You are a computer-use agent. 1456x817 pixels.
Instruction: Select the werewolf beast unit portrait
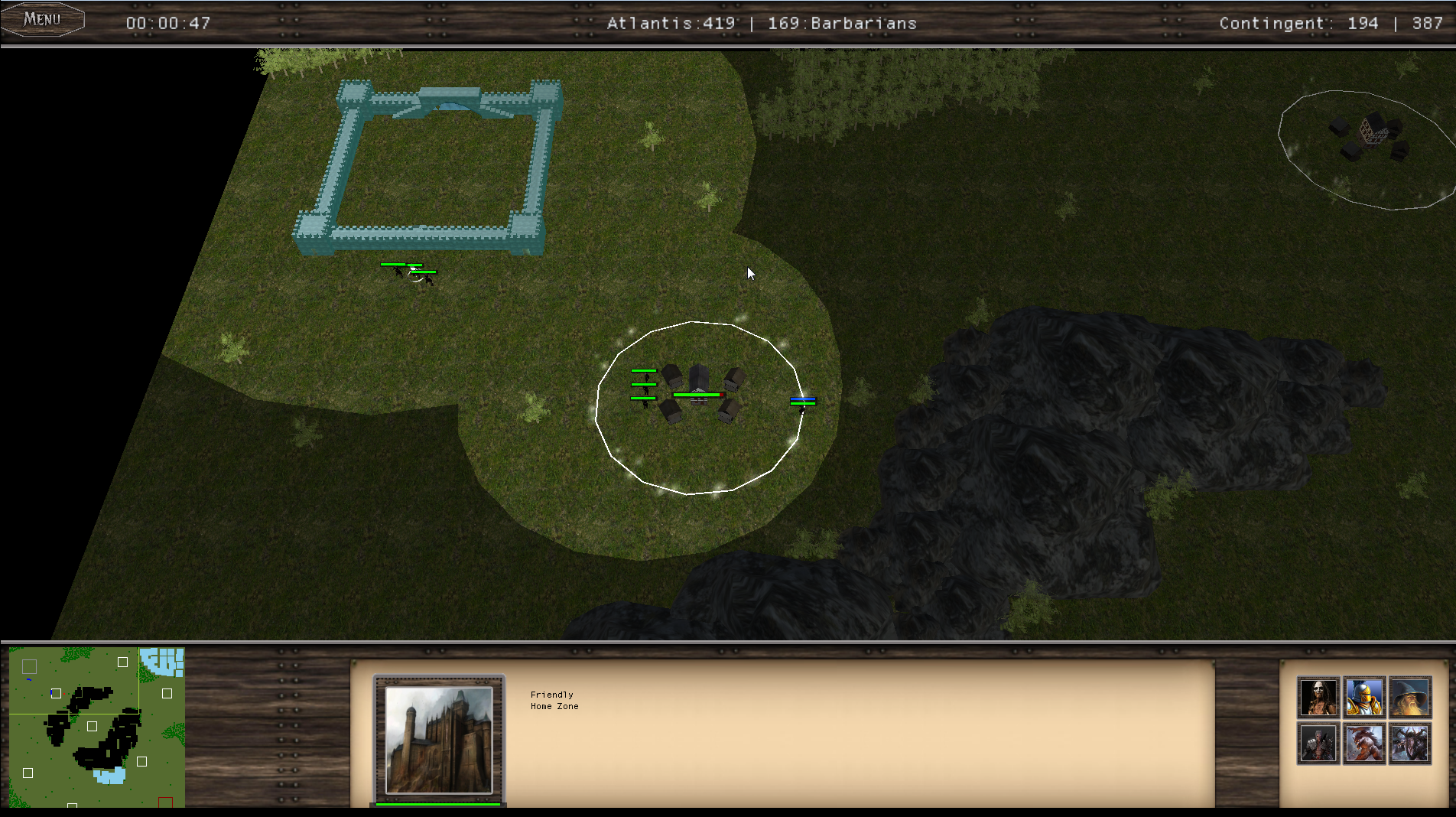pyautogui.click(x=1364, y=744)
